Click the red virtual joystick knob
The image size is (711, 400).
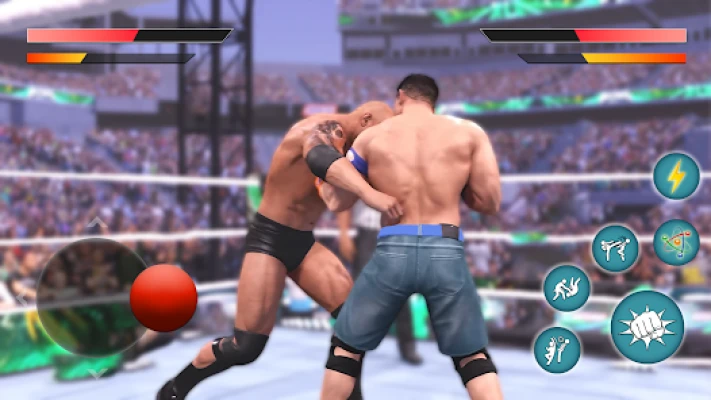pyautogui.click(x=163, y=299)
